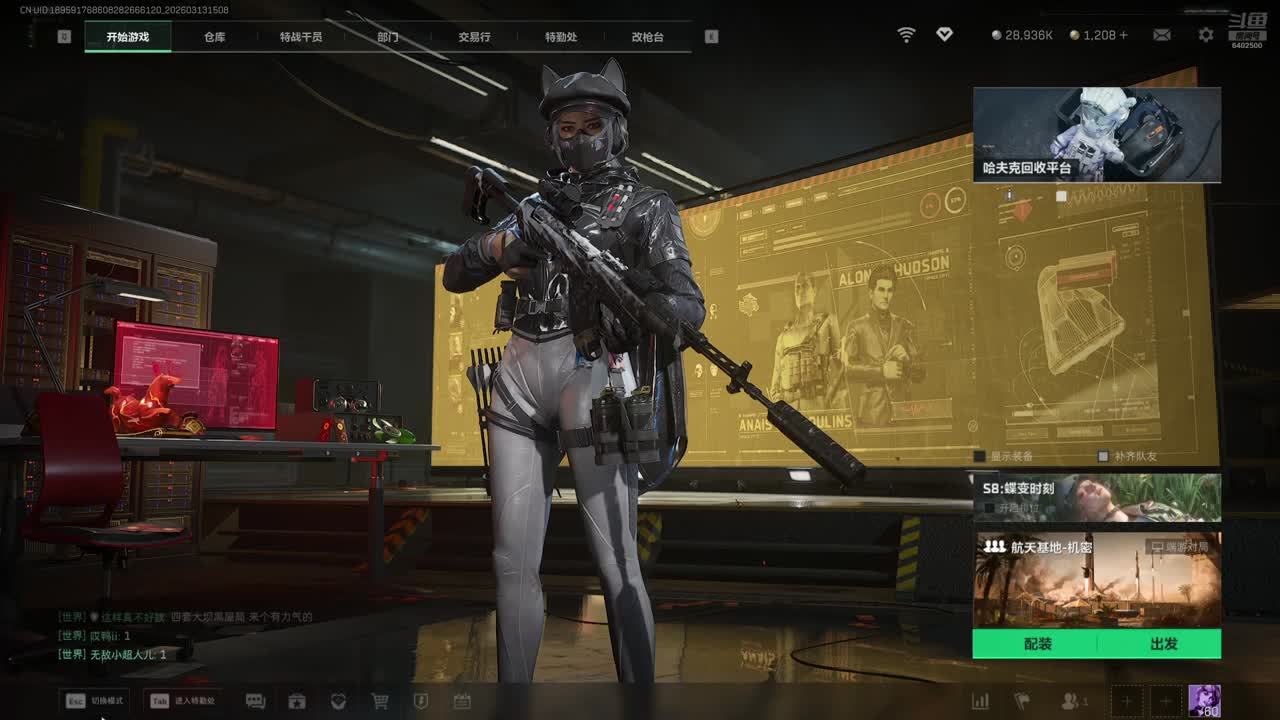
Task: Switch to the 仓库 warehouse tab
Action: [x=214, y=37]
